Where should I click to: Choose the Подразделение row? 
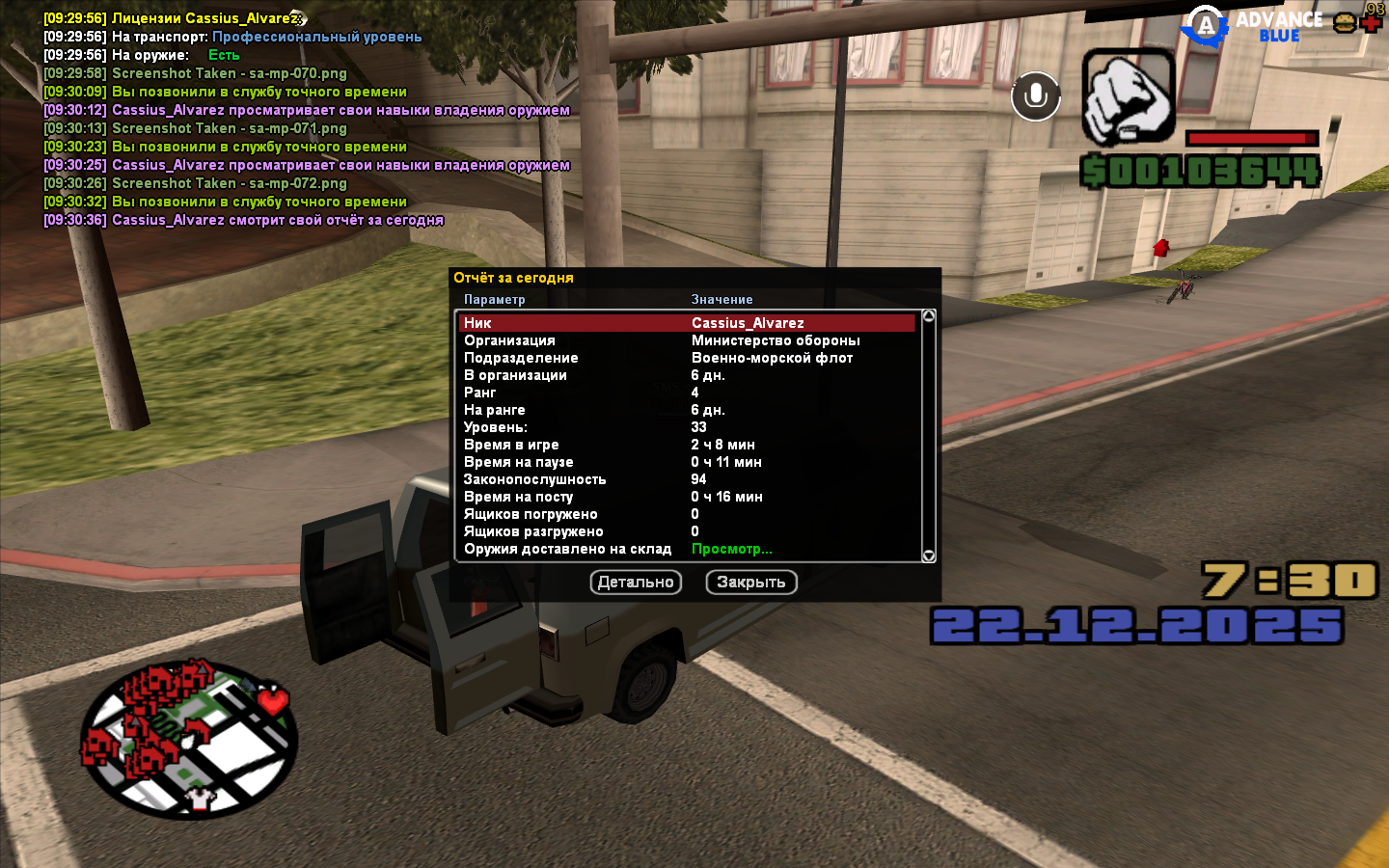point(687,358)
